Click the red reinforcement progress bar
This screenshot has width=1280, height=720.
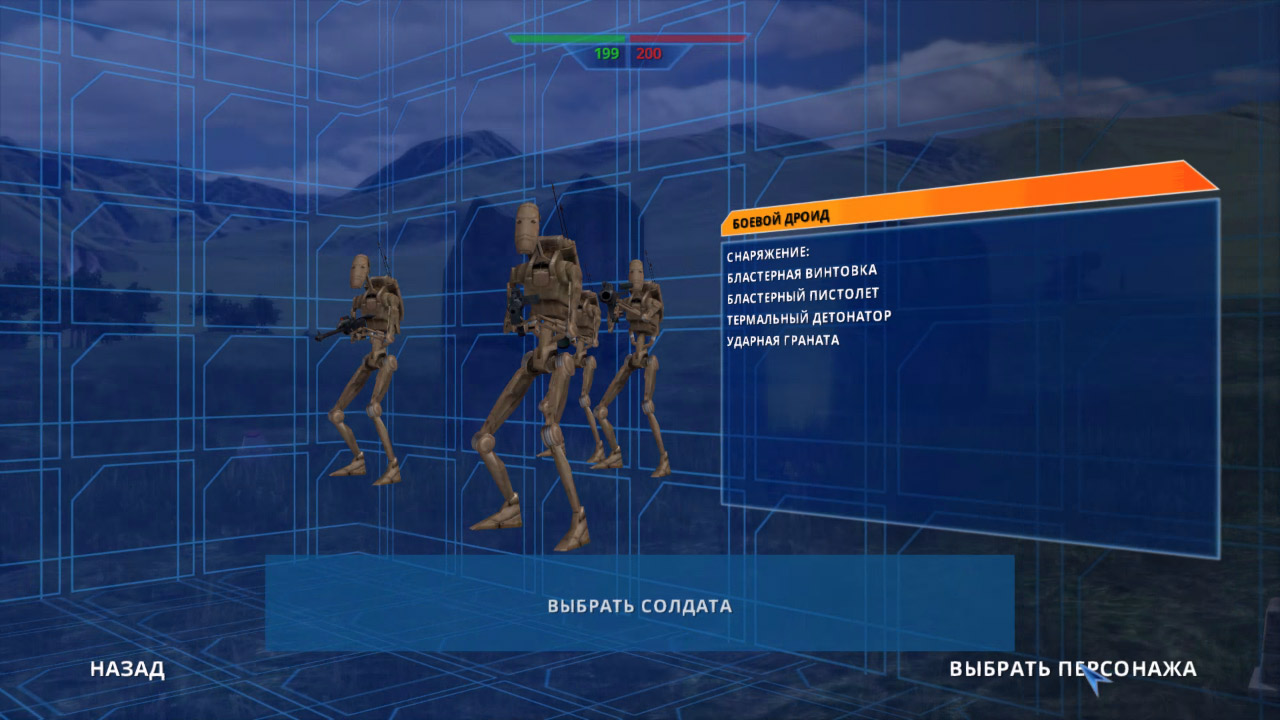tap(690, 40)
